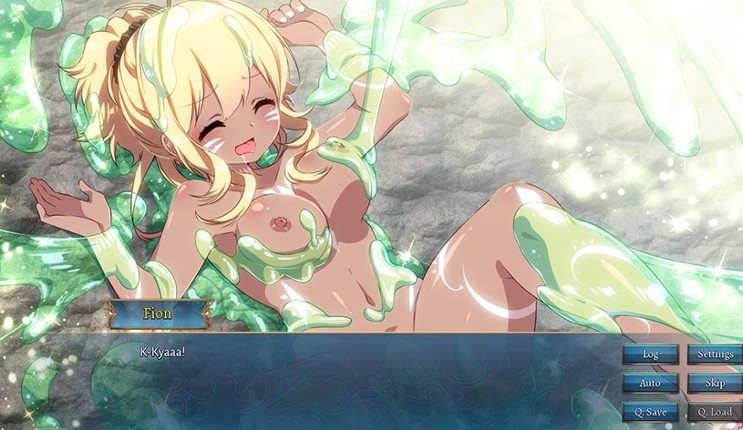
Task: Activate the Skip button
Action: point(715,383)
